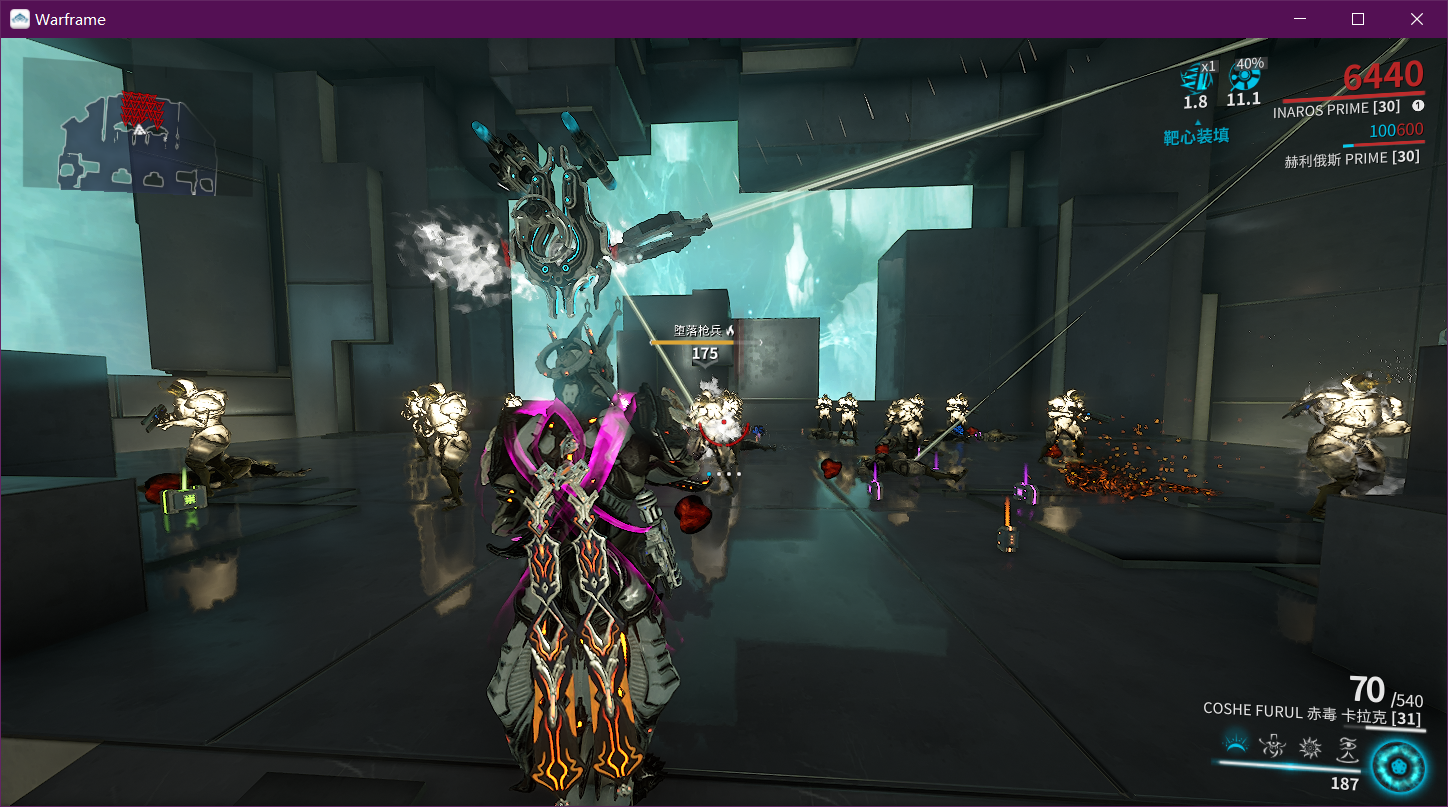Screen dimensions: 1448x807
Task: Minimize the Warframe window
Action: [x=1299, y=18]
